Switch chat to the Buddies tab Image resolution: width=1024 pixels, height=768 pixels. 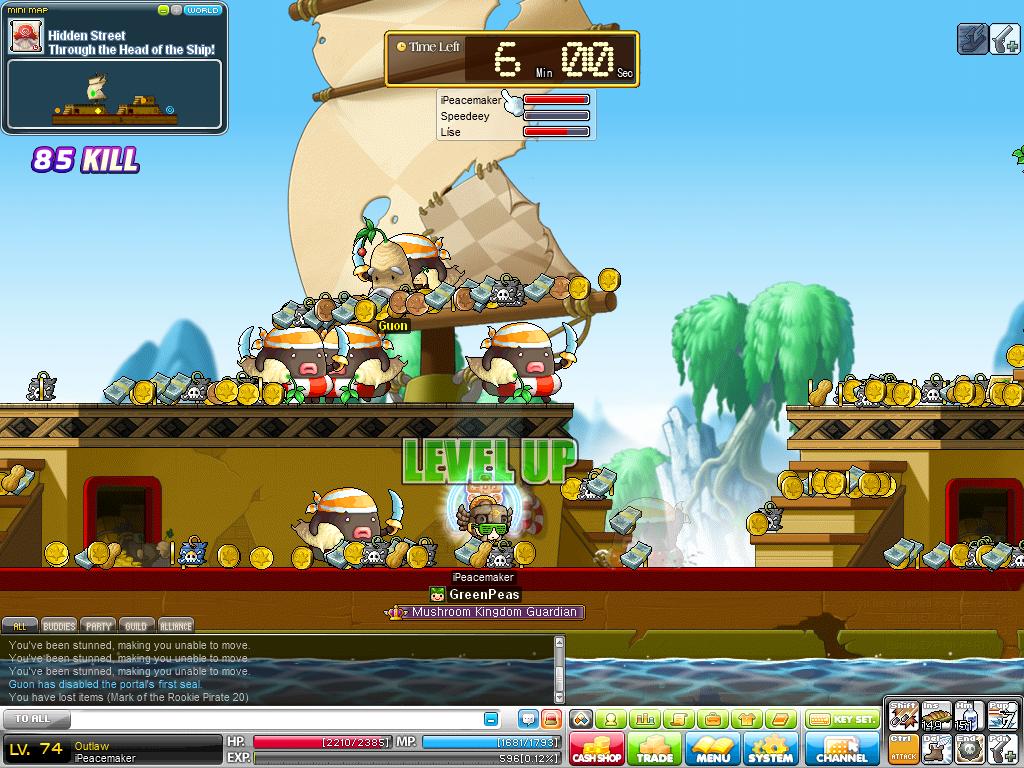pos(59,626)
